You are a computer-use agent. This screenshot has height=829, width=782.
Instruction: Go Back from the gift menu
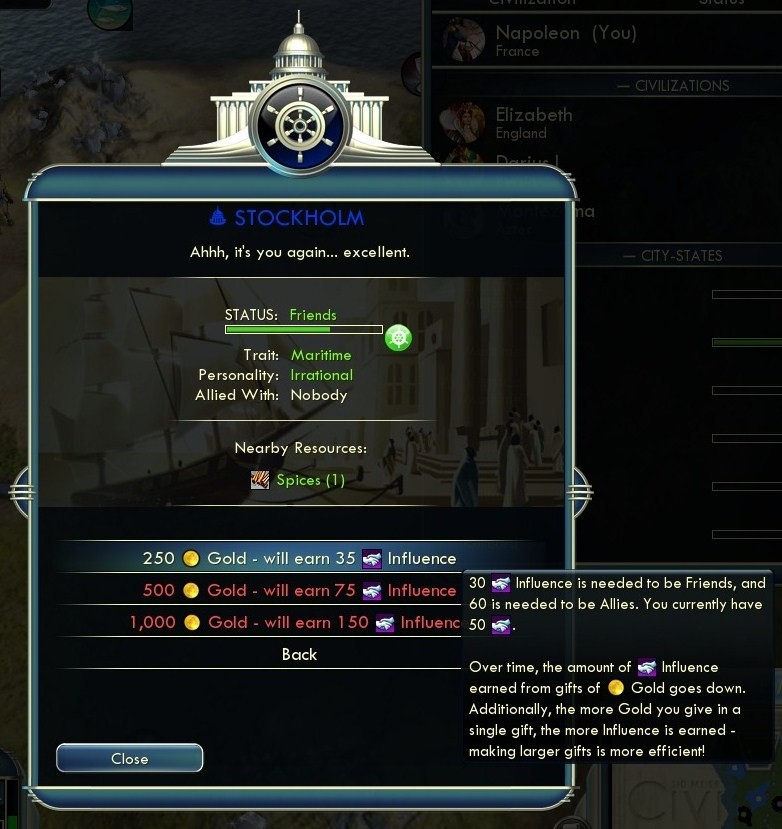[x=299, y=654]
